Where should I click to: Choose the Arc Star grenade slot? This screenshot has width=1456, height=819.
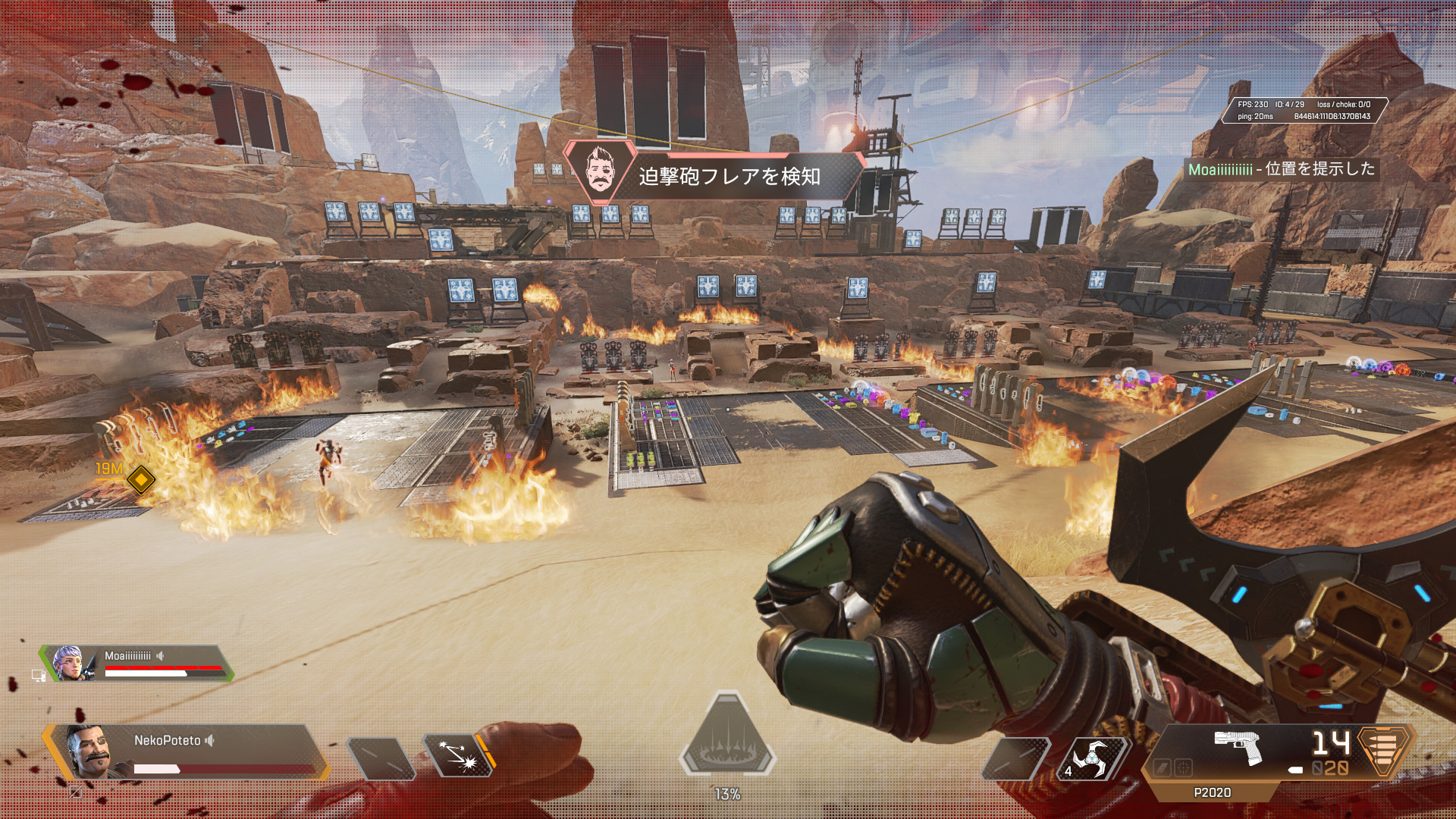(1092, 758)
